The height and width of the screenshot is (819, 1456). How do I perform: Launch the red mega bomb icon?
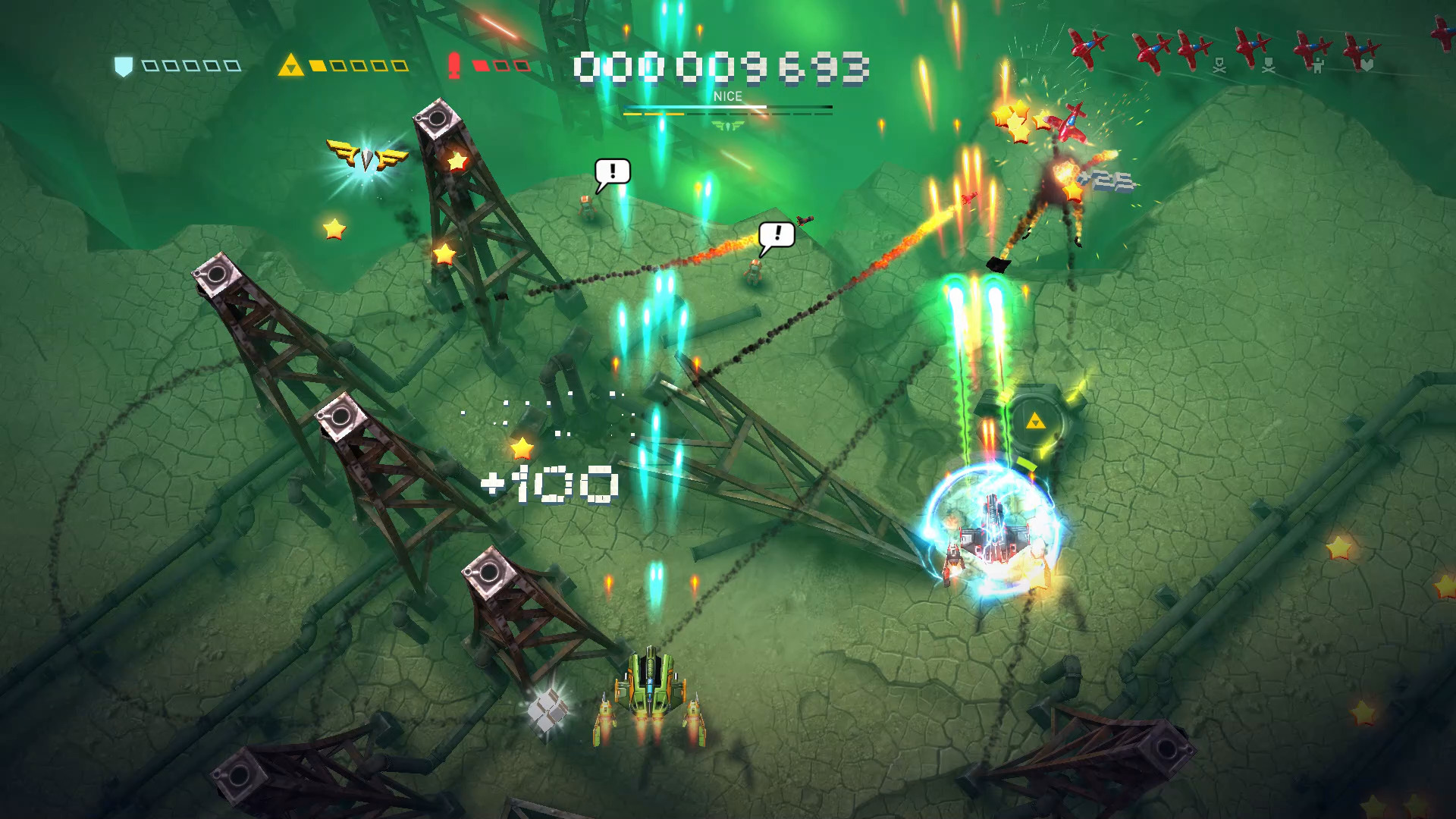454,66
